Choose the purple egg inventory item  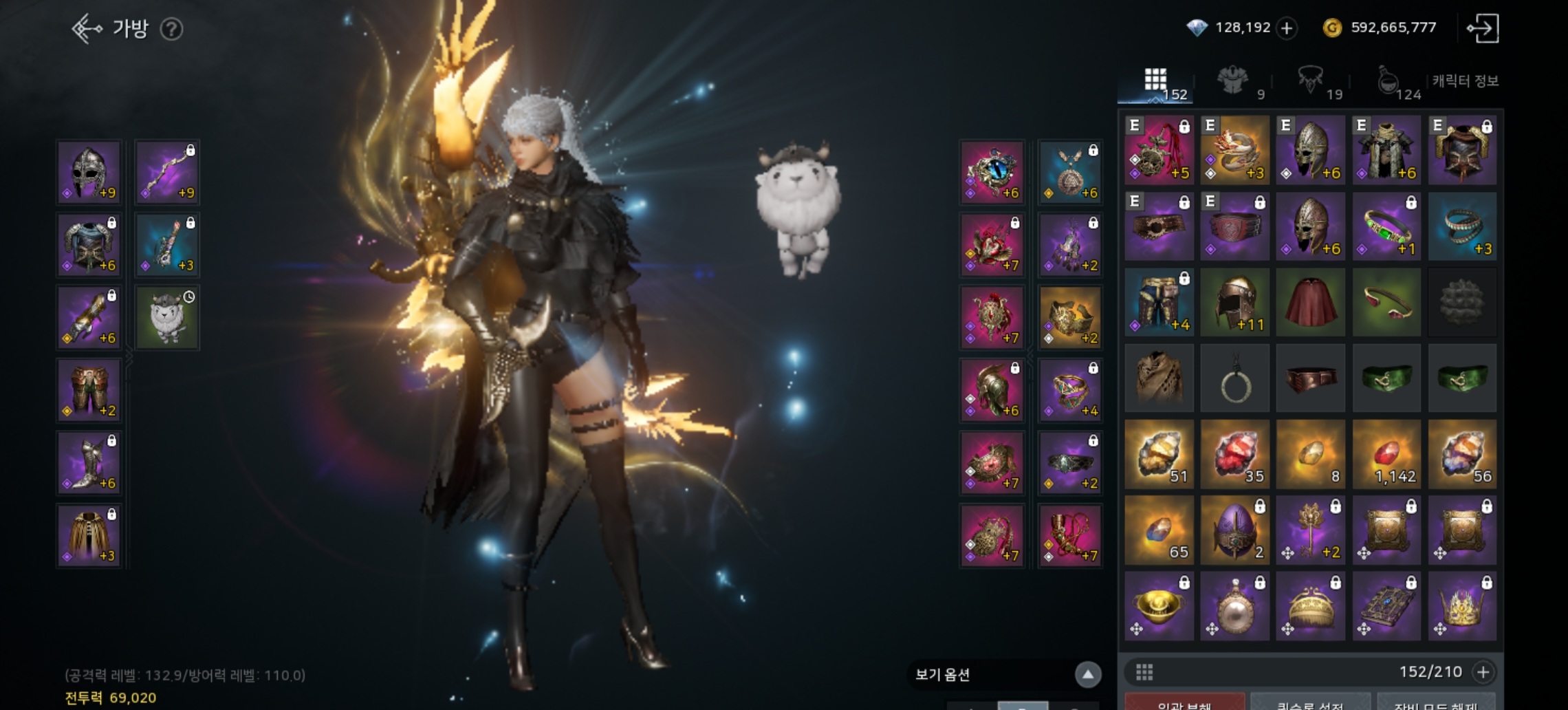pyautogui.click(x=1234, y=530)
